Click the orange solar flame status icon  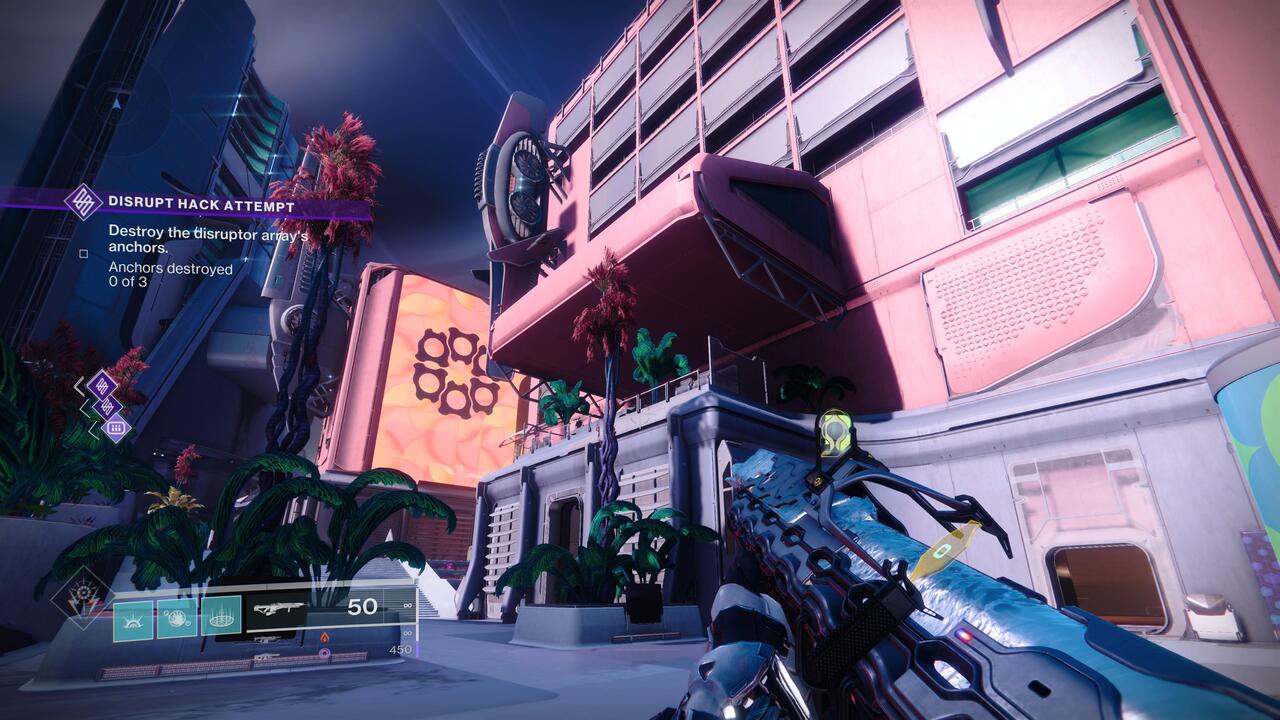click(x=325, y=637)
